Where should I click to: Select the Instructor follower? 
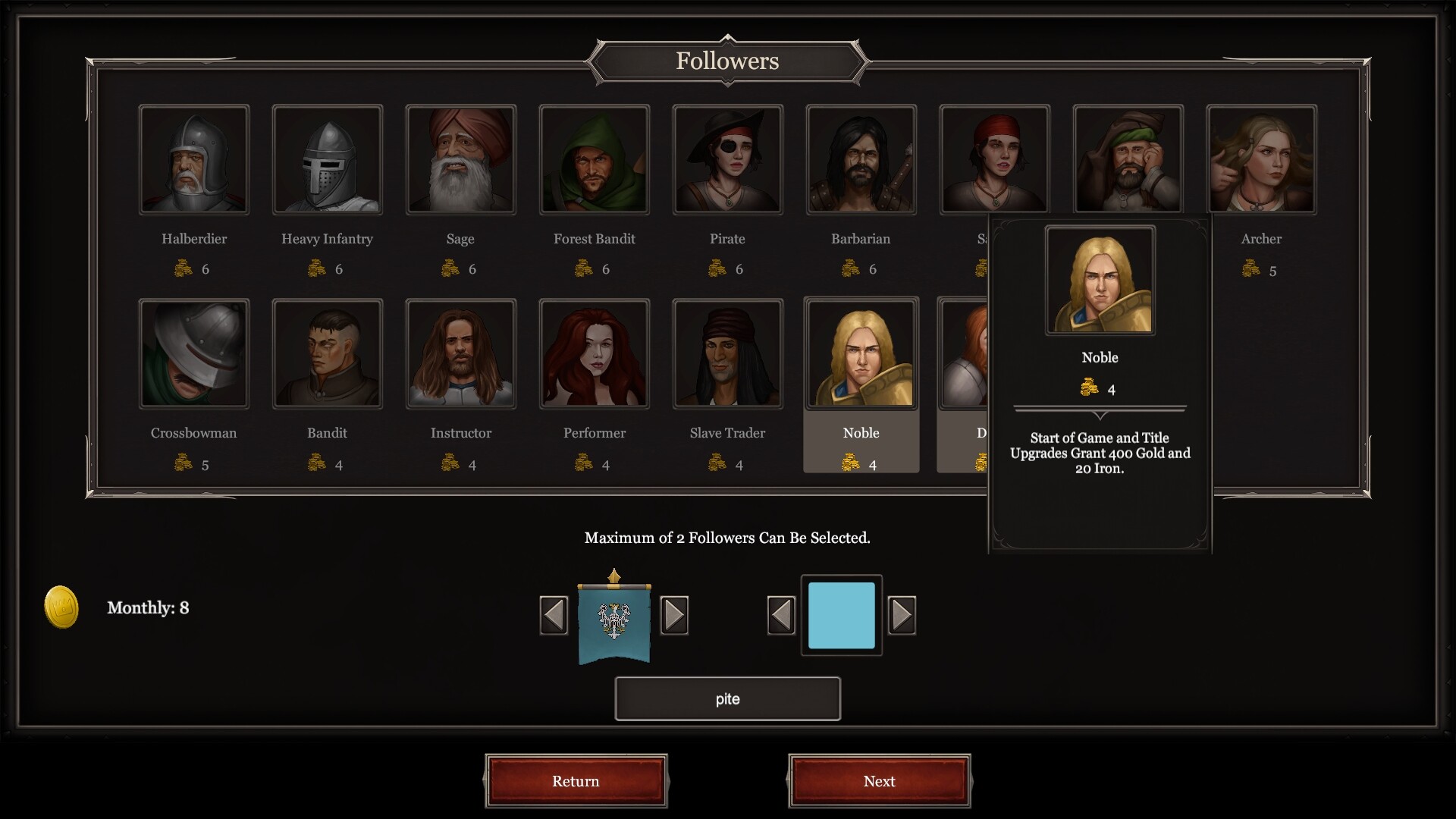pyautogui.click(x=461, y=354)
